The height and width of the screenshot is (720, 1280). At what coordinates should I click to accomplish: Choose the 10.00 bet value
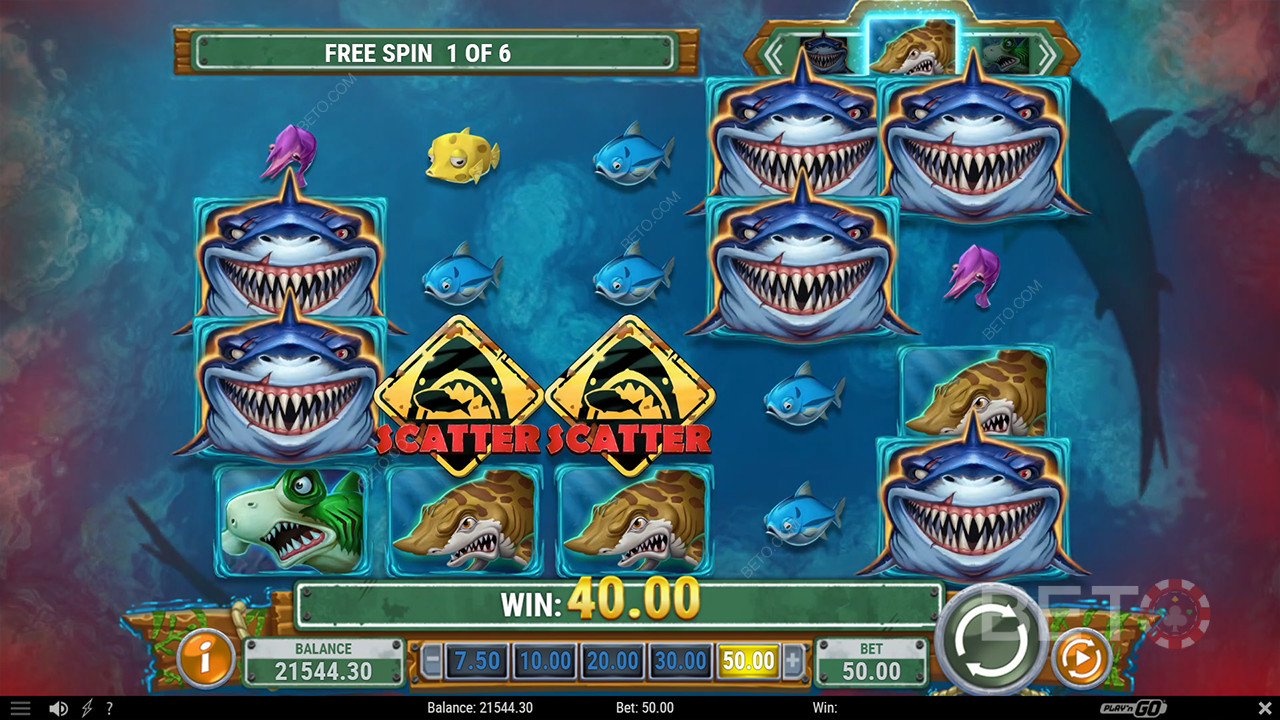click(x=545, y=661)
